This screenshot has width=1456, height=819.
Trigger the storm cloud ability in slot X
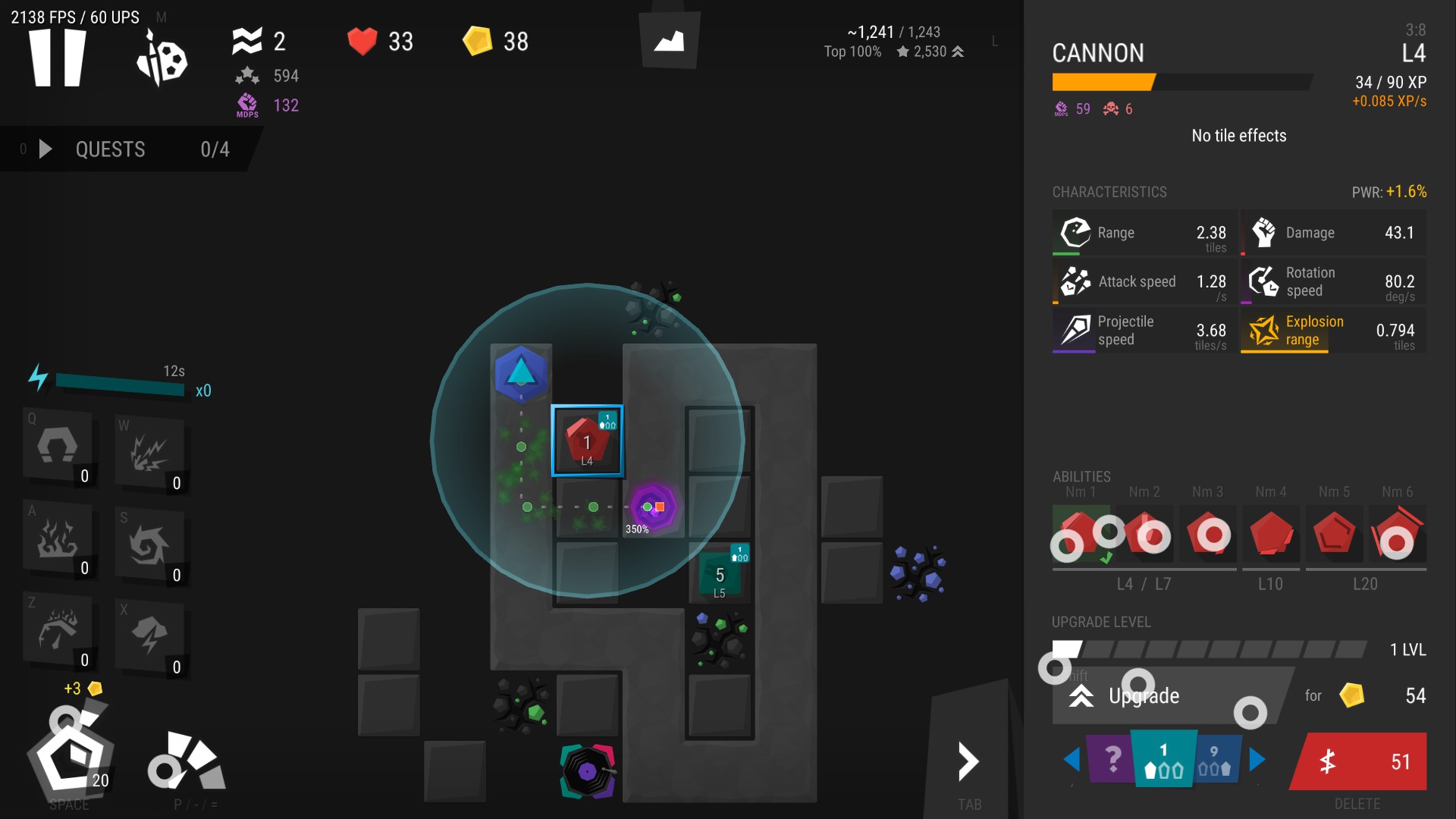[x=149, y=636]
